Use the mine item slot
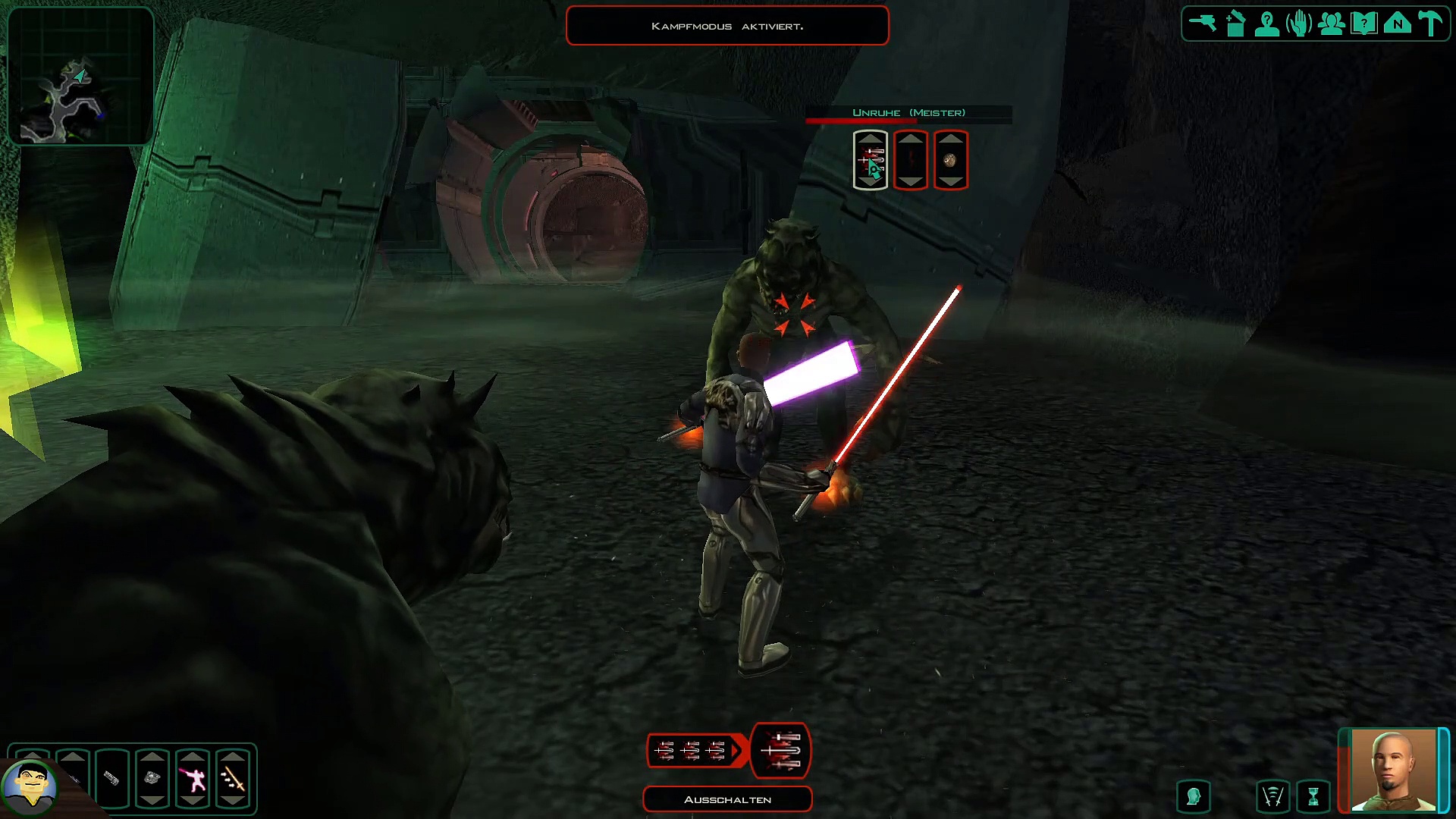 [x=152, y=779]
